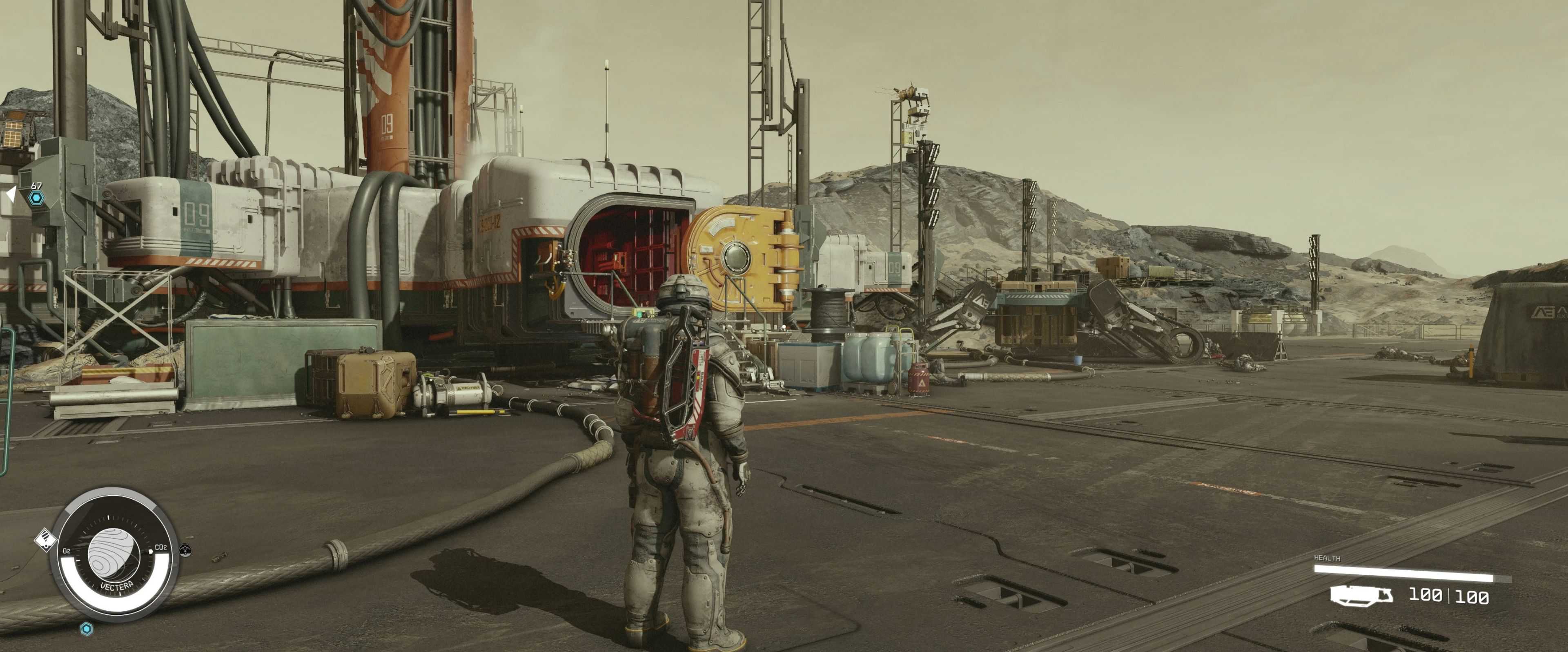The height and width of the screenshot is (652, 1568).
Task: Click the diamond-shaped status icon beside the compass
Action: point(45,540)
